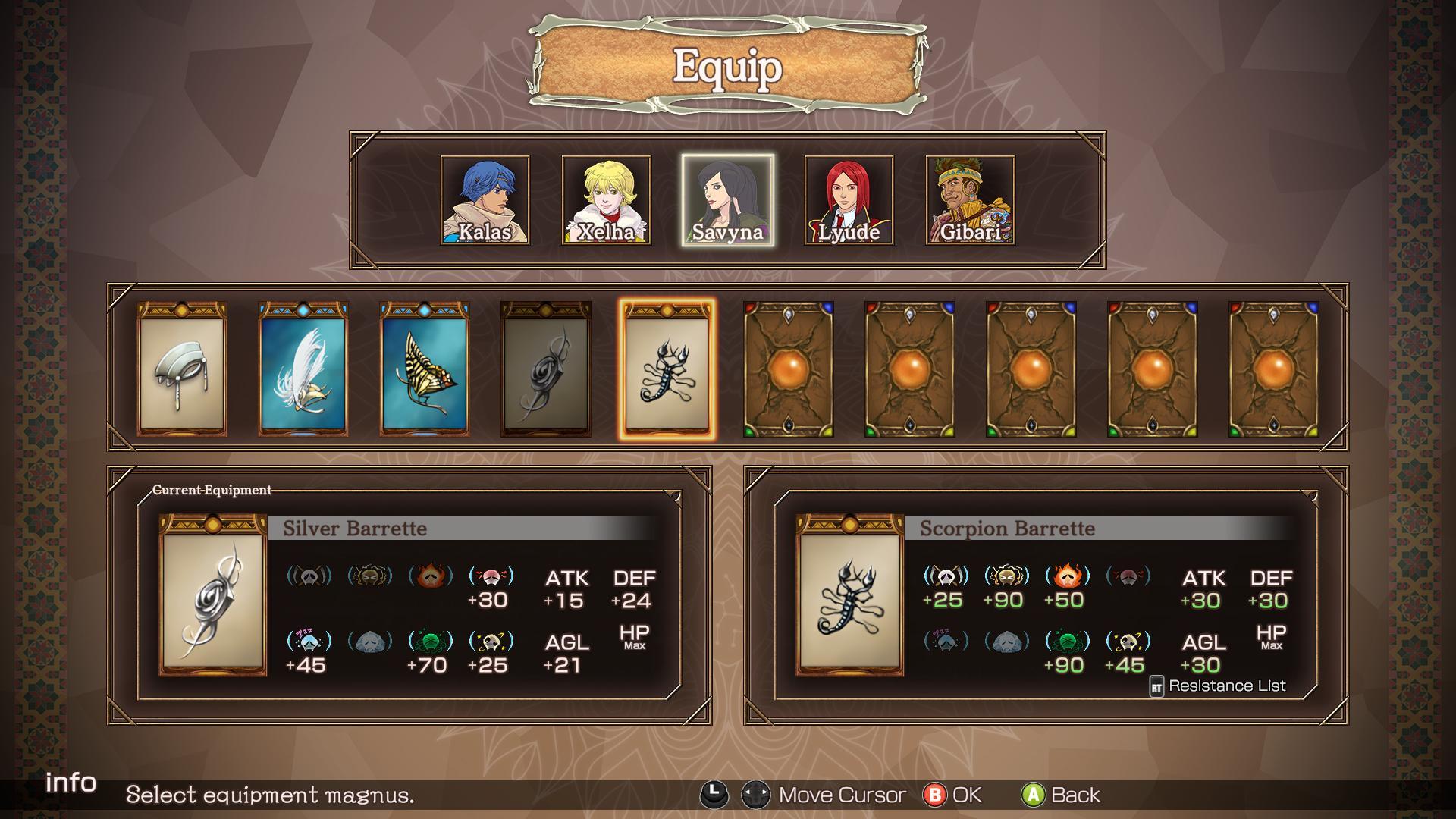Select the butterfly magnus card
The image size is (1456, 819).
tap(425, 369)
